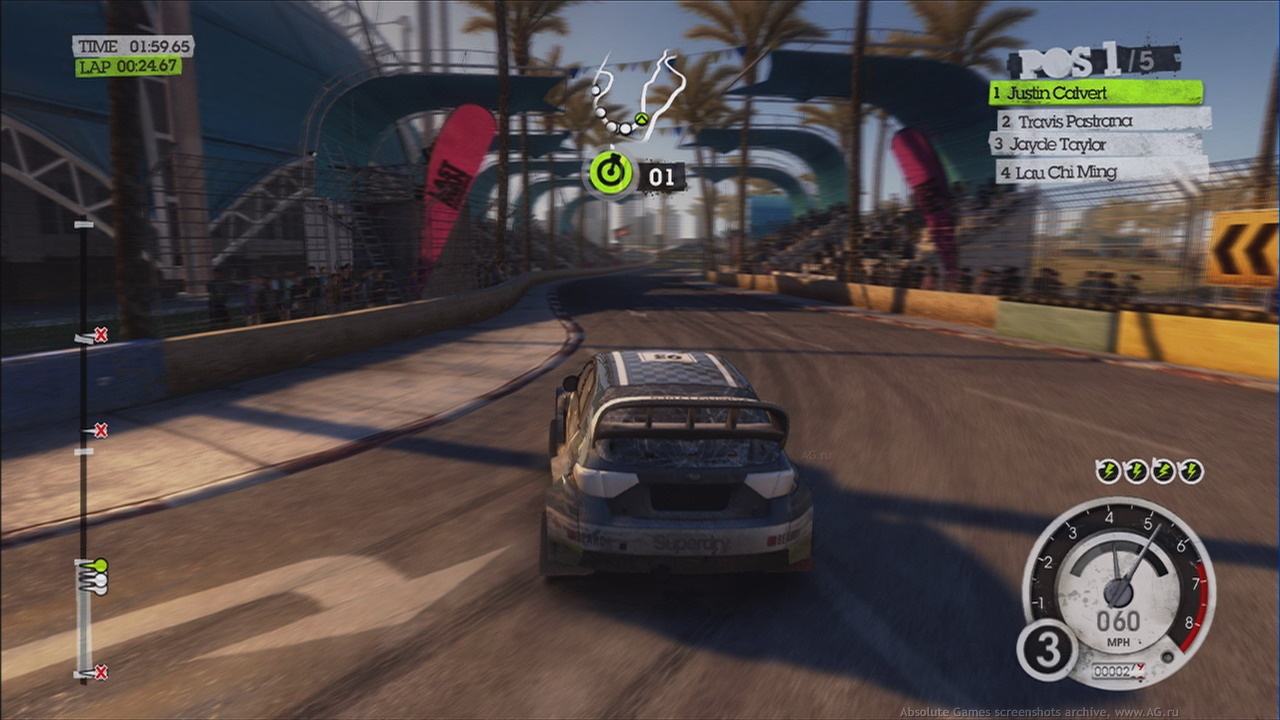Pick Lau Chi Ming's leaderboard row
The width and height of the screenshot is (1280, 720).
point(1100,172)
